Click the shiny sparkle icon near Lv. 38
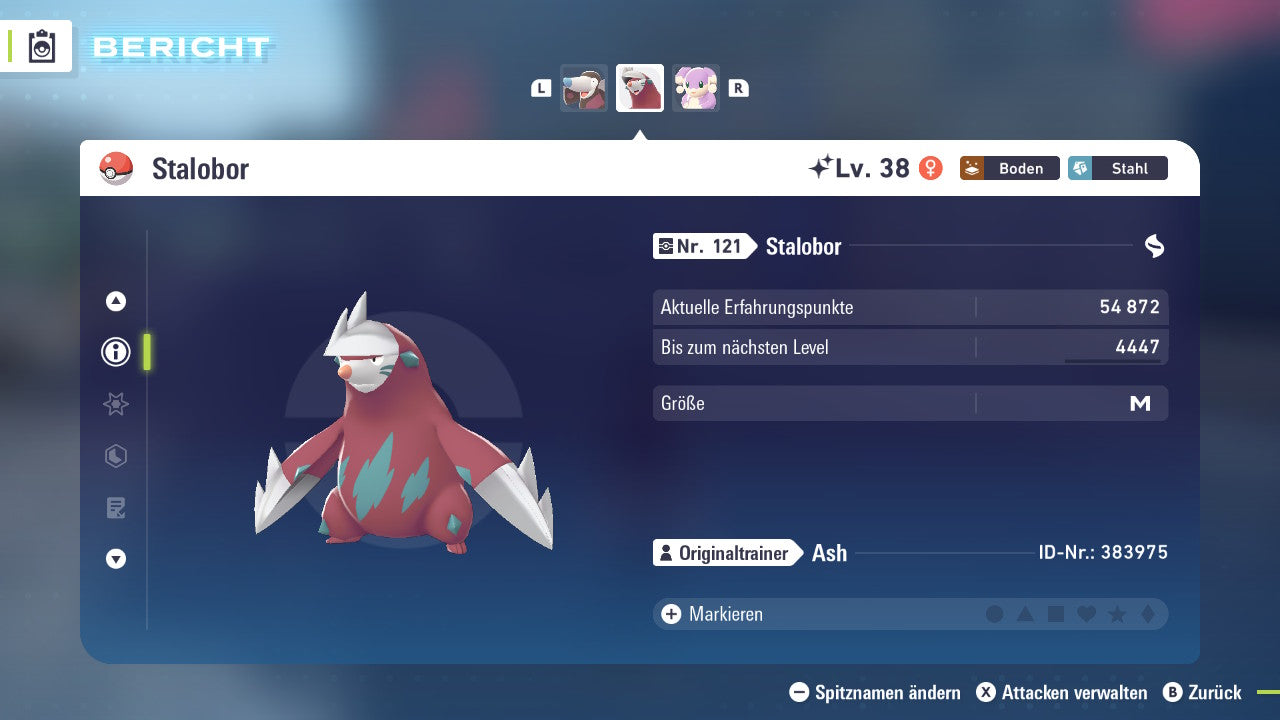The image size is (1280, 720). click(x=818, y=167)
